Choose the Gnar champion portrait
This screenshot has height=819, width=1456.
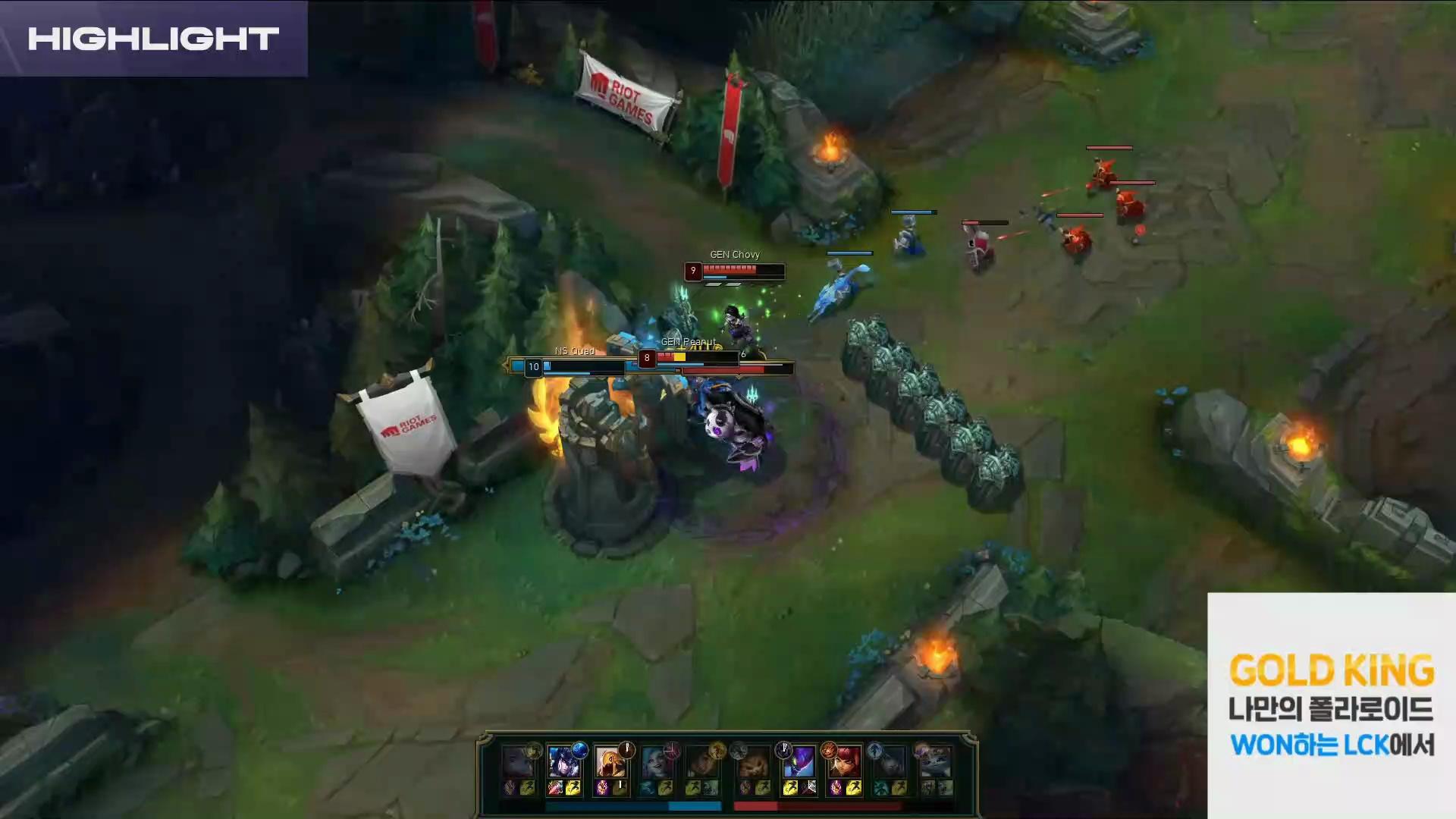tap(752, 761)
